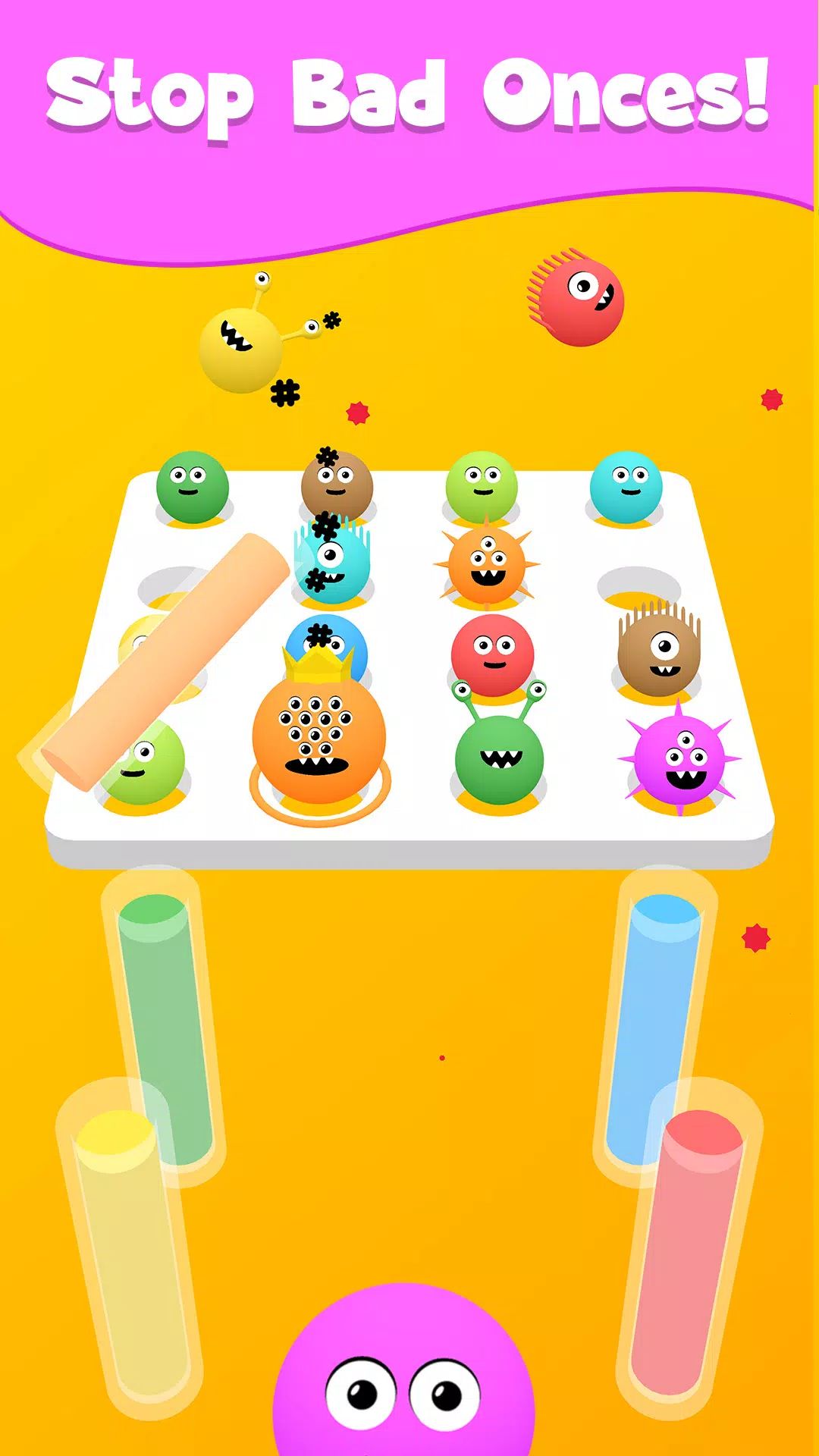Select the dark green smiley ball
This screenshot has height=1456, width=819.
[x=193, y=485]
